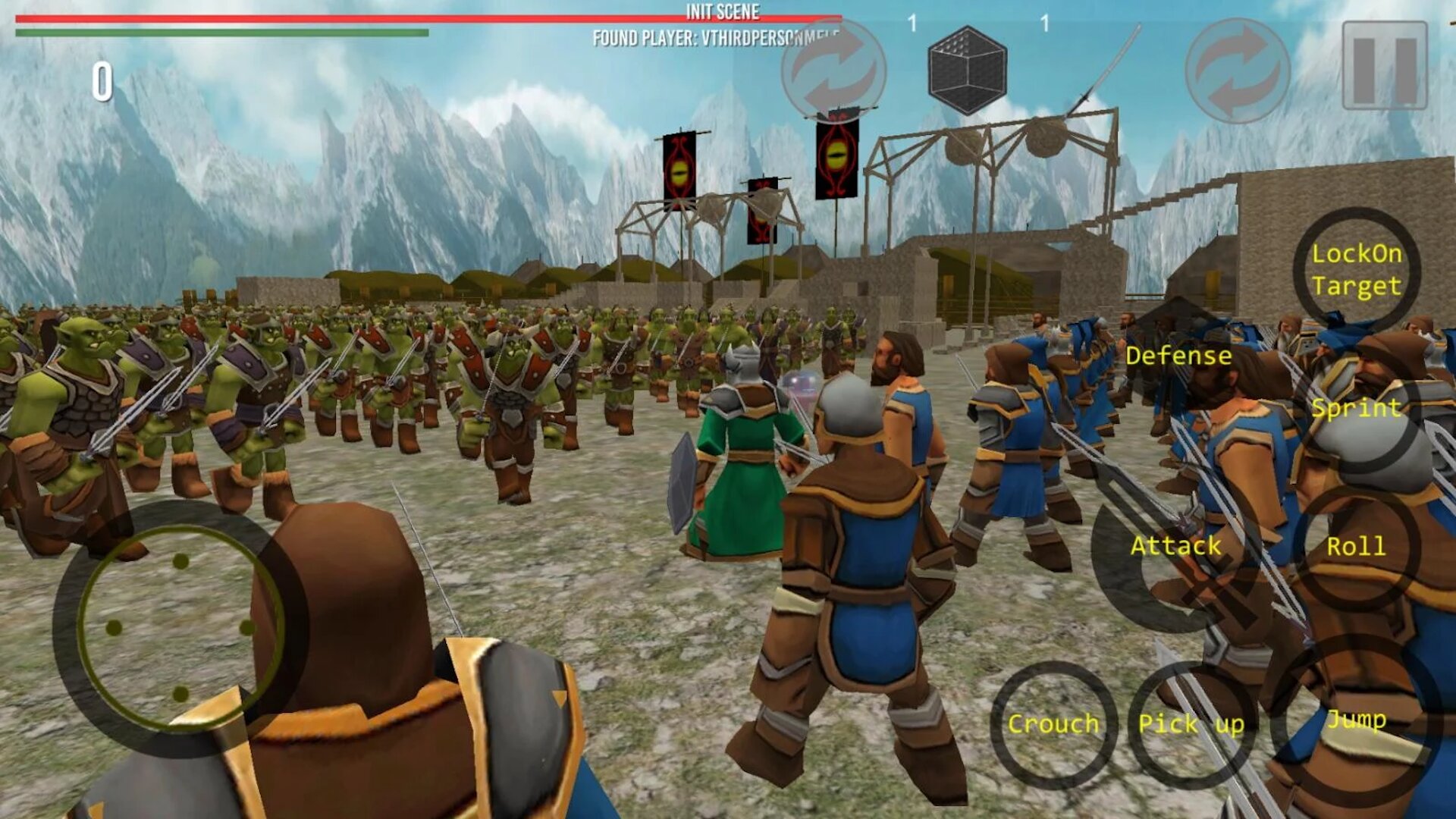1456x819 pixels.
Task: Tap the Jump button
Action: pos(1355,719)
